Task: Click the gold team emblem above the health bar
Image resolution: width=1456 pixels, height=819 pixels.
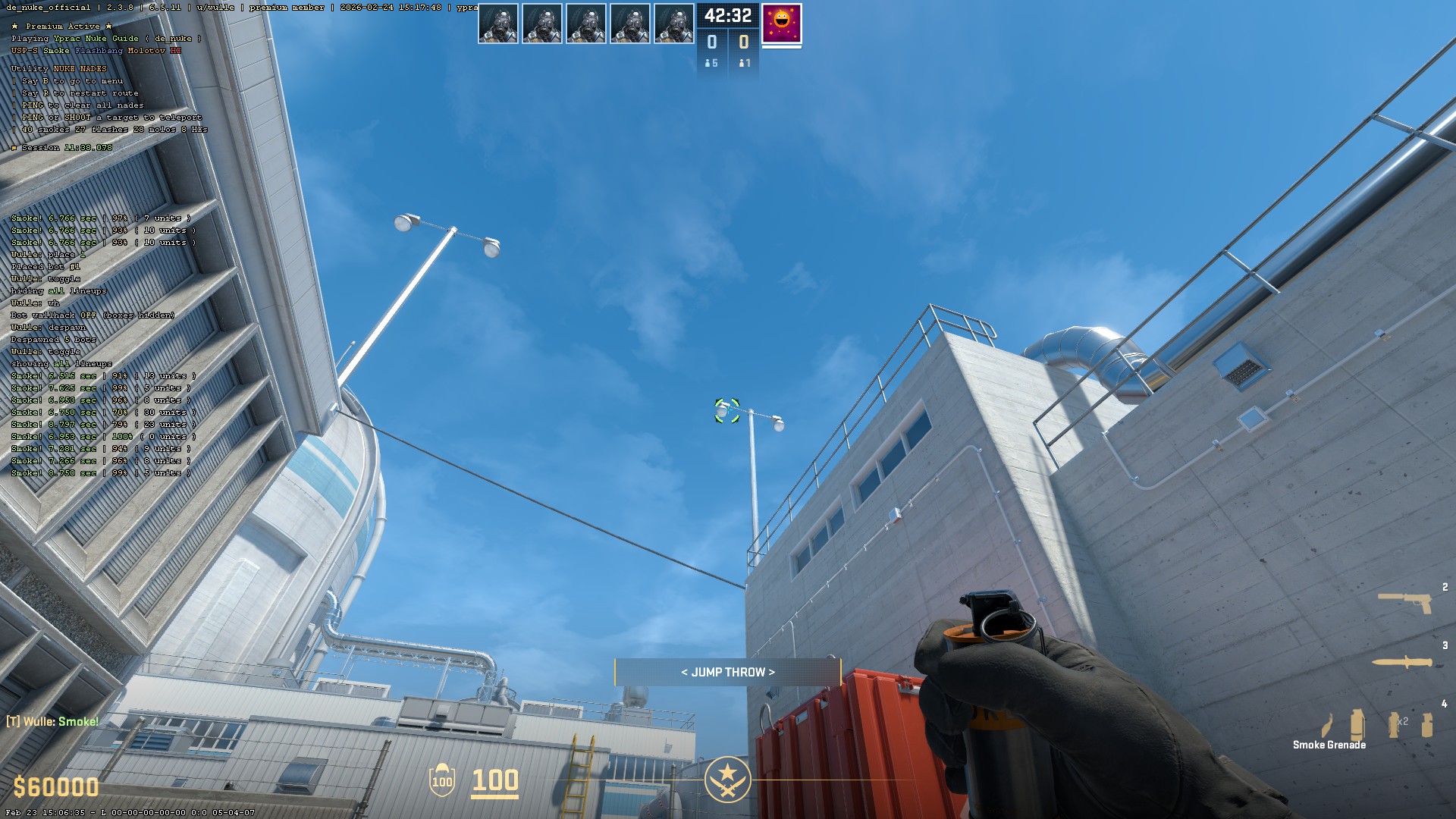Action: tap(727, 778)
